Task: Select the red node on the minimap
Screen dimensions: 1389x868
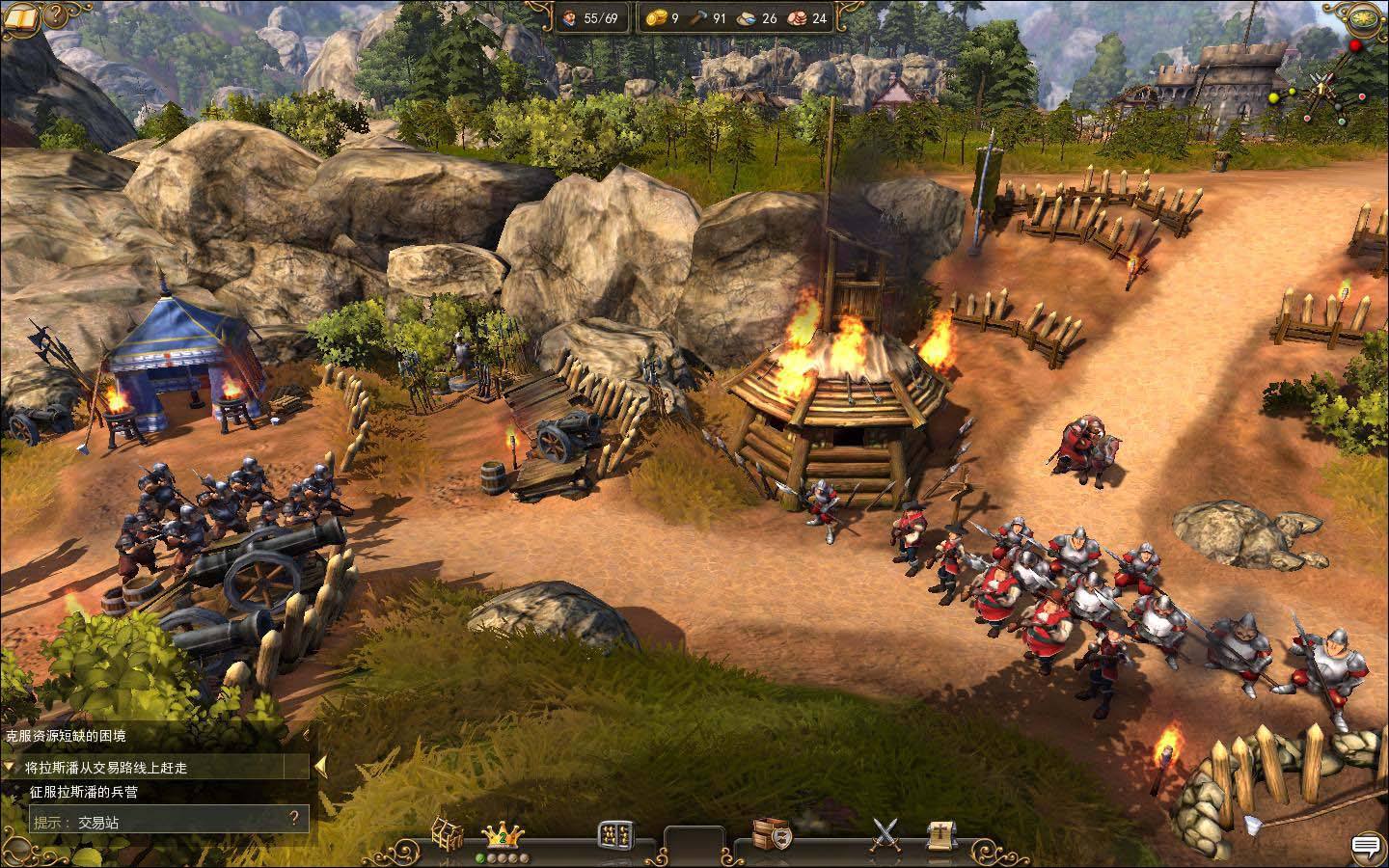Action: [1355, 45]
